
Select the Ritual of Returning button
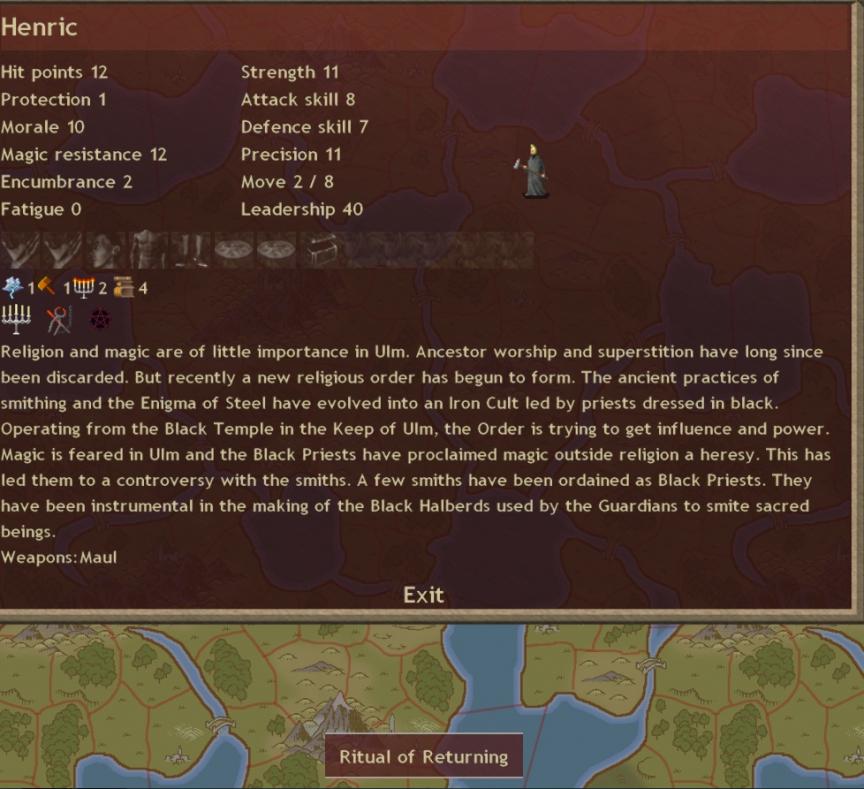tap(424, 756)
